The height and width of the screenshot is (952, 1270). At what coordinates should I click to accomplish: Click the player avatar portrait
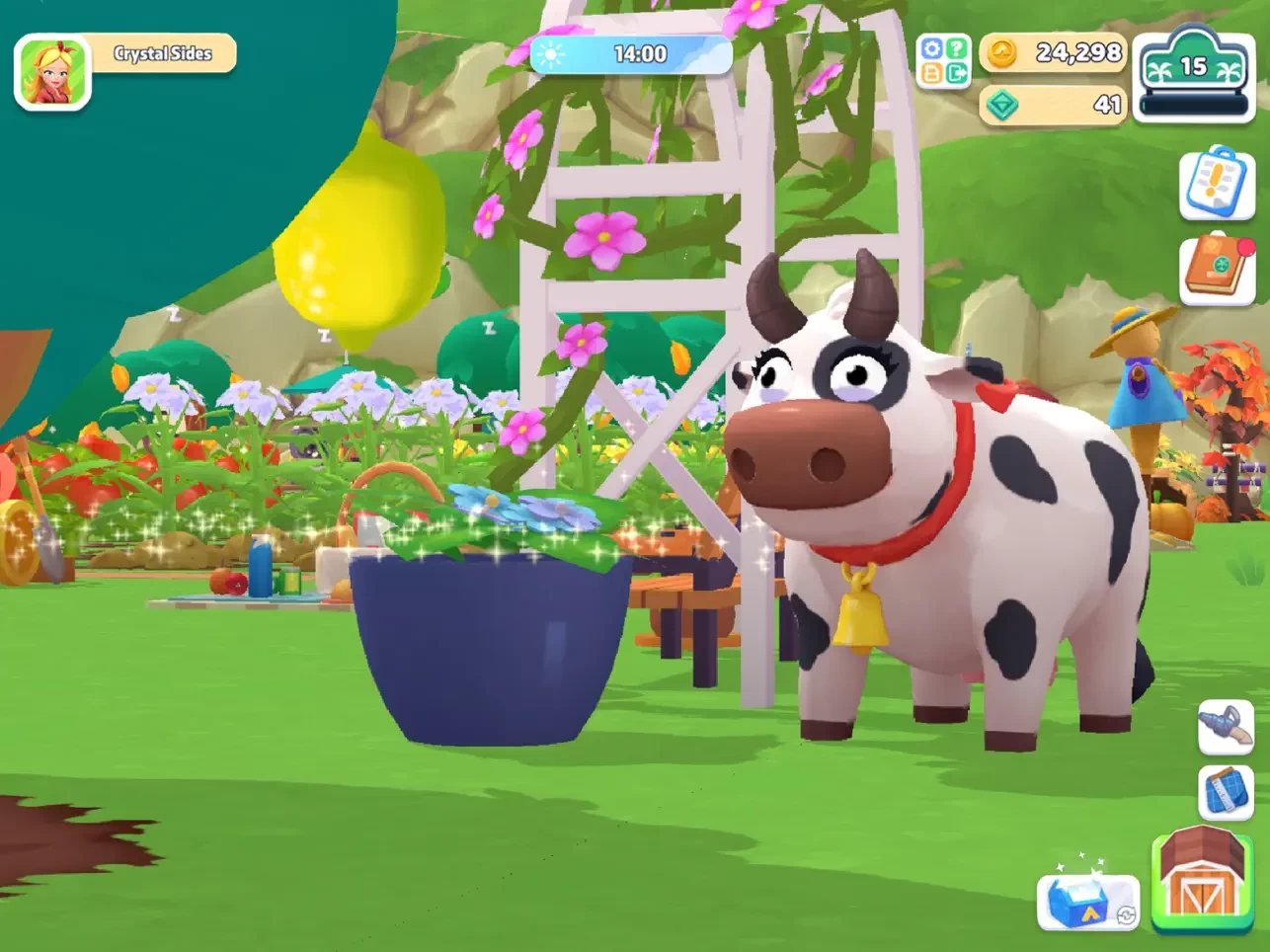[x=52, y=72]
